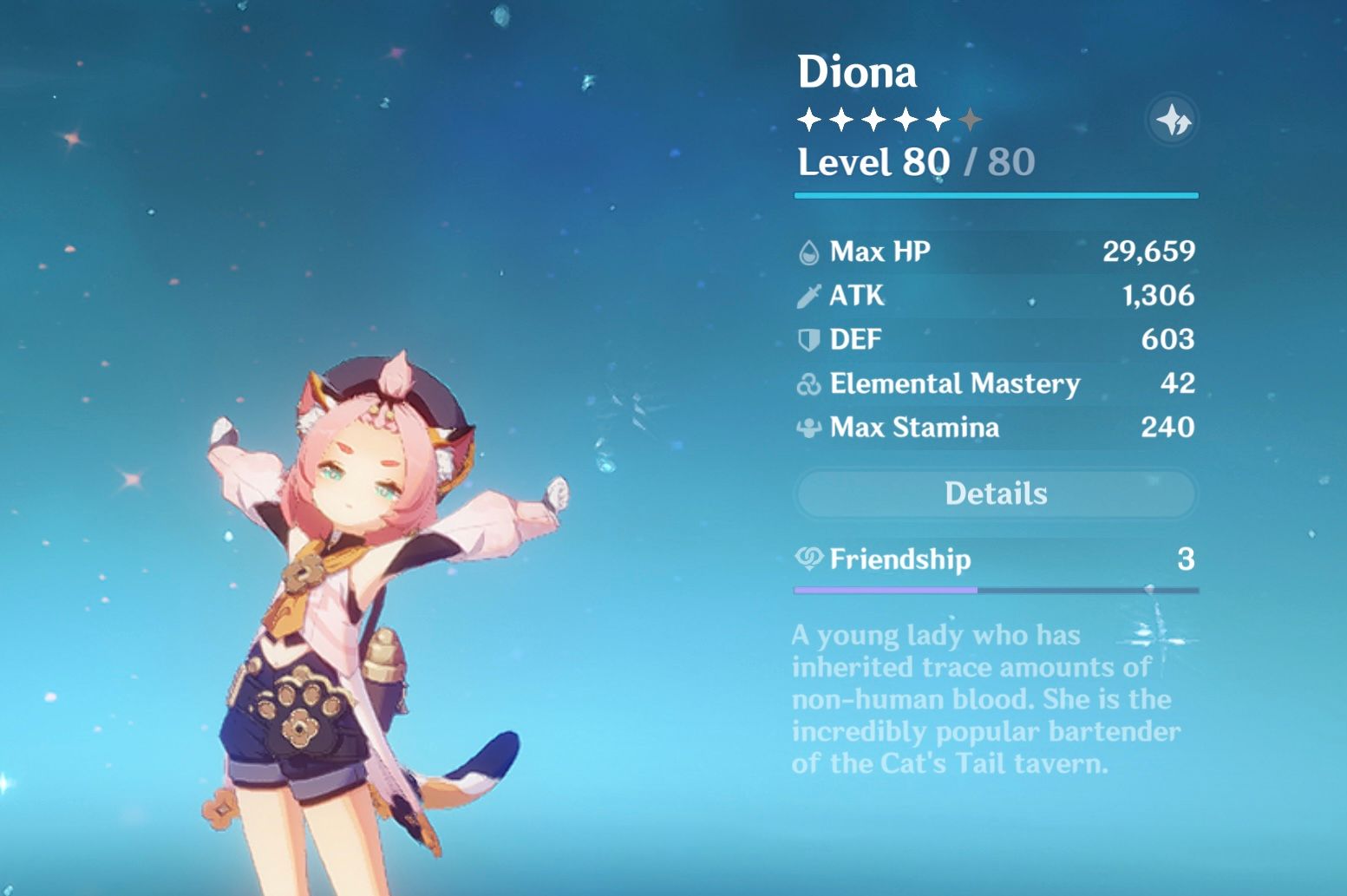1347x896 pixels.
Task: Click the ATK sword icon
Action: coord(808,296)
